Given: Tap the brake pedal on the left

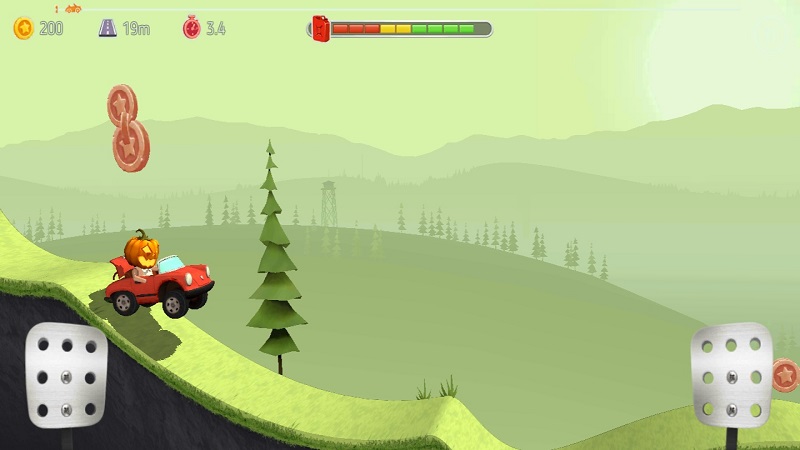Looking at the screenshot, I should tap(66, 370).
